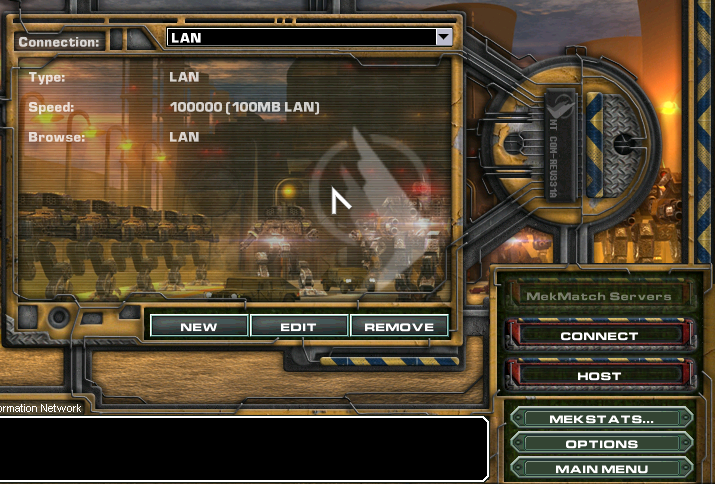This screenshot has width=715, height=484.
Task: Edit the selected connection
Action: 298,327
